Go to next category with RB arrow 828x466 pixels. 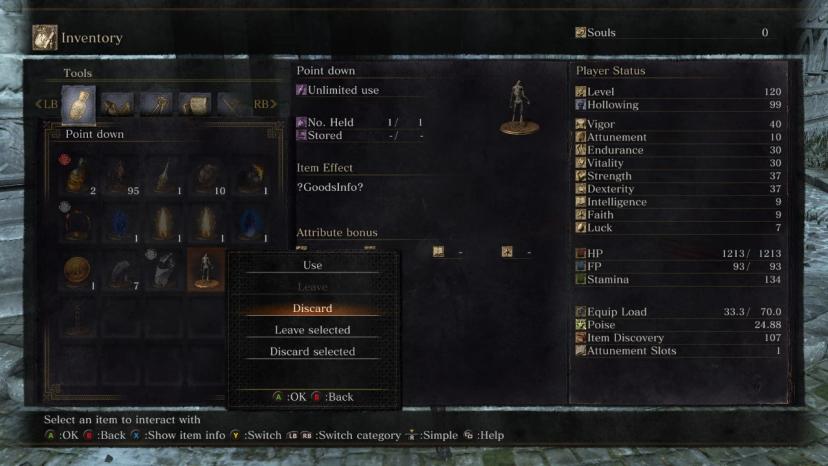(x=264, y=104)
